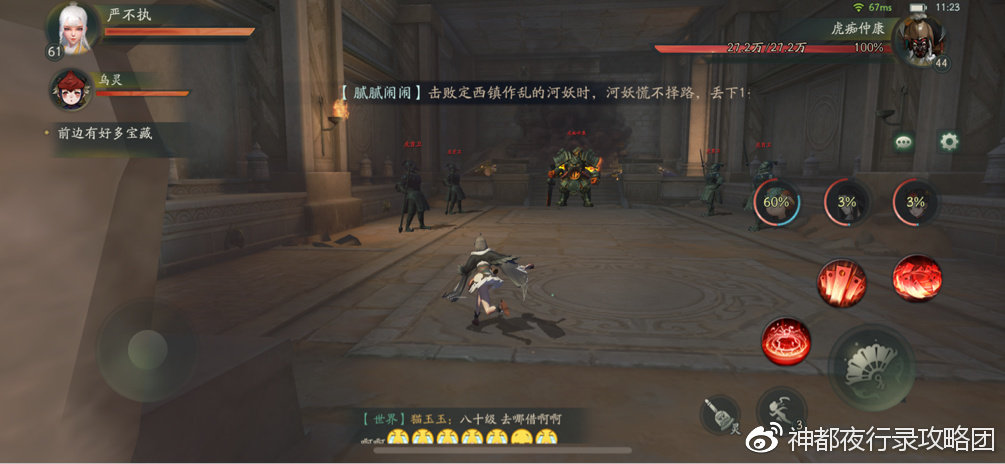Image resolution: width=1005 pixels, height=464 pixels.
Task: Use the potion bottle item
Action: coord(718,414)
